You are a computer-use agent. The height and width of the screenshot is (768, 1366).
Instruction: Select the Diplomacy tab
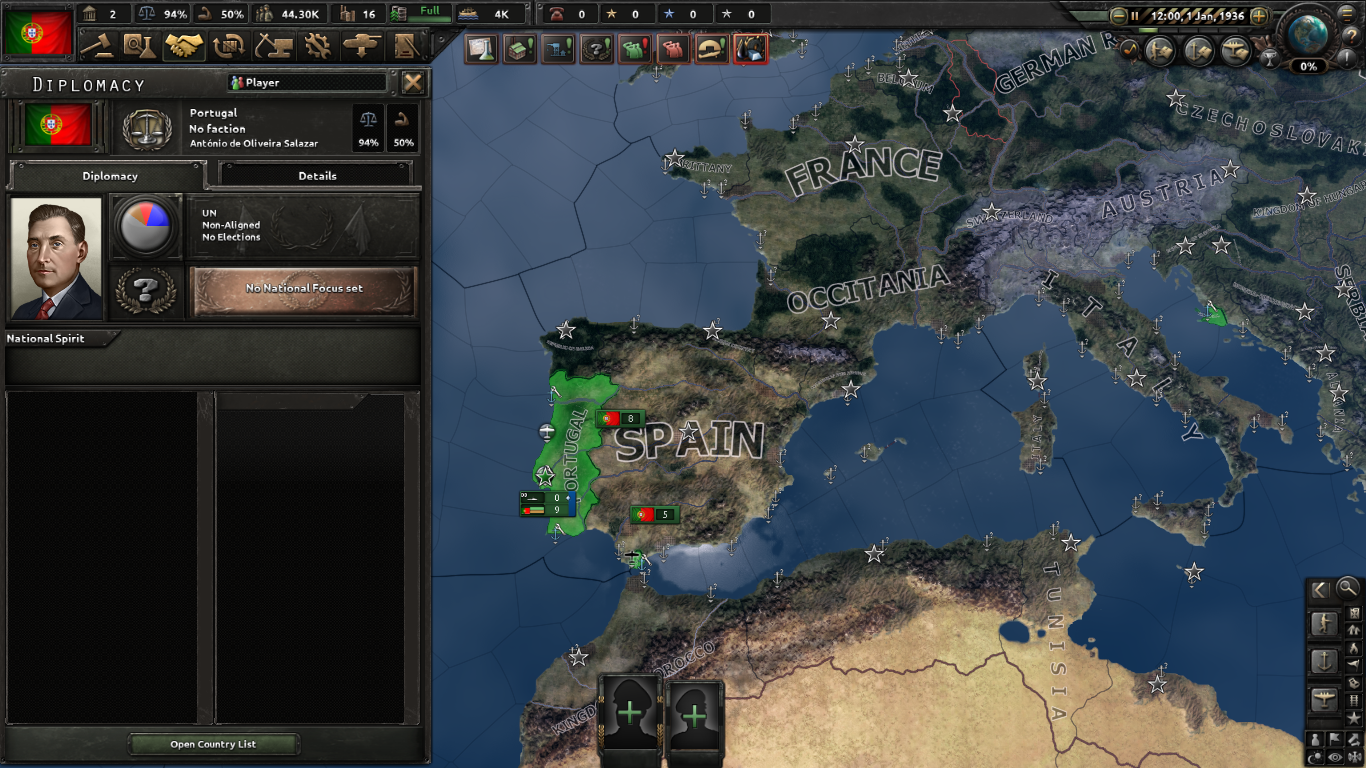click(108, 175)
